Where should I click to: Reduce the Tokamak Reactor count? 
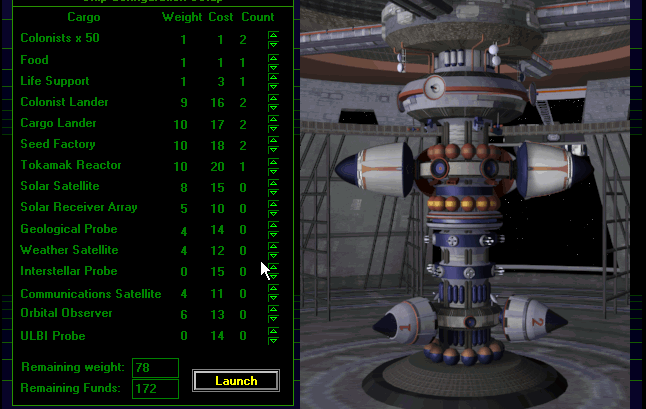273,170
